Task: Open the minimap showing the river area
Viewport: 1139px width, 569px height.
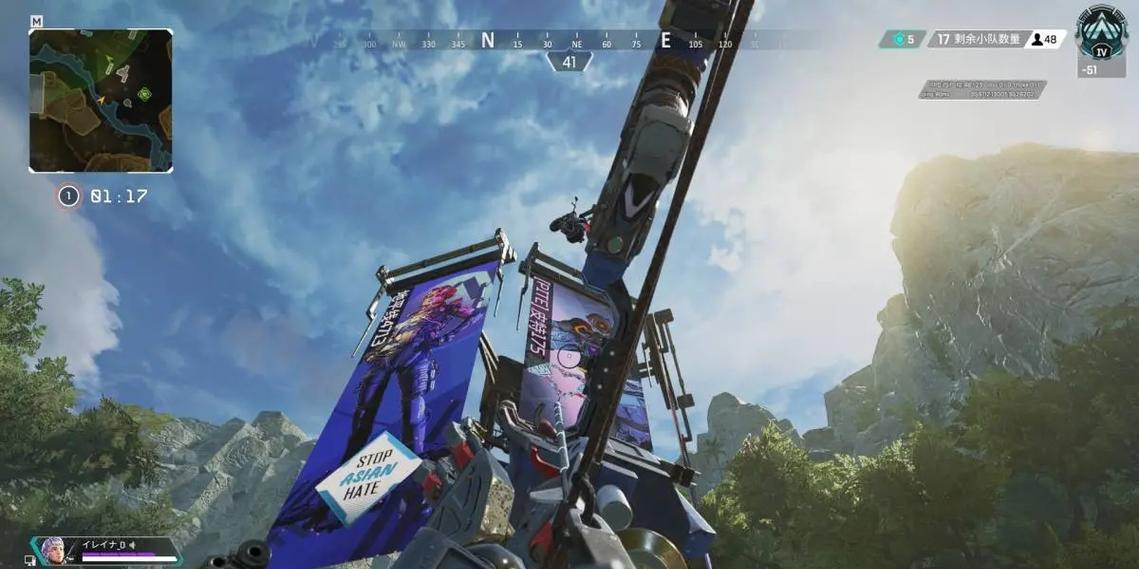Action: pos(100,100)
